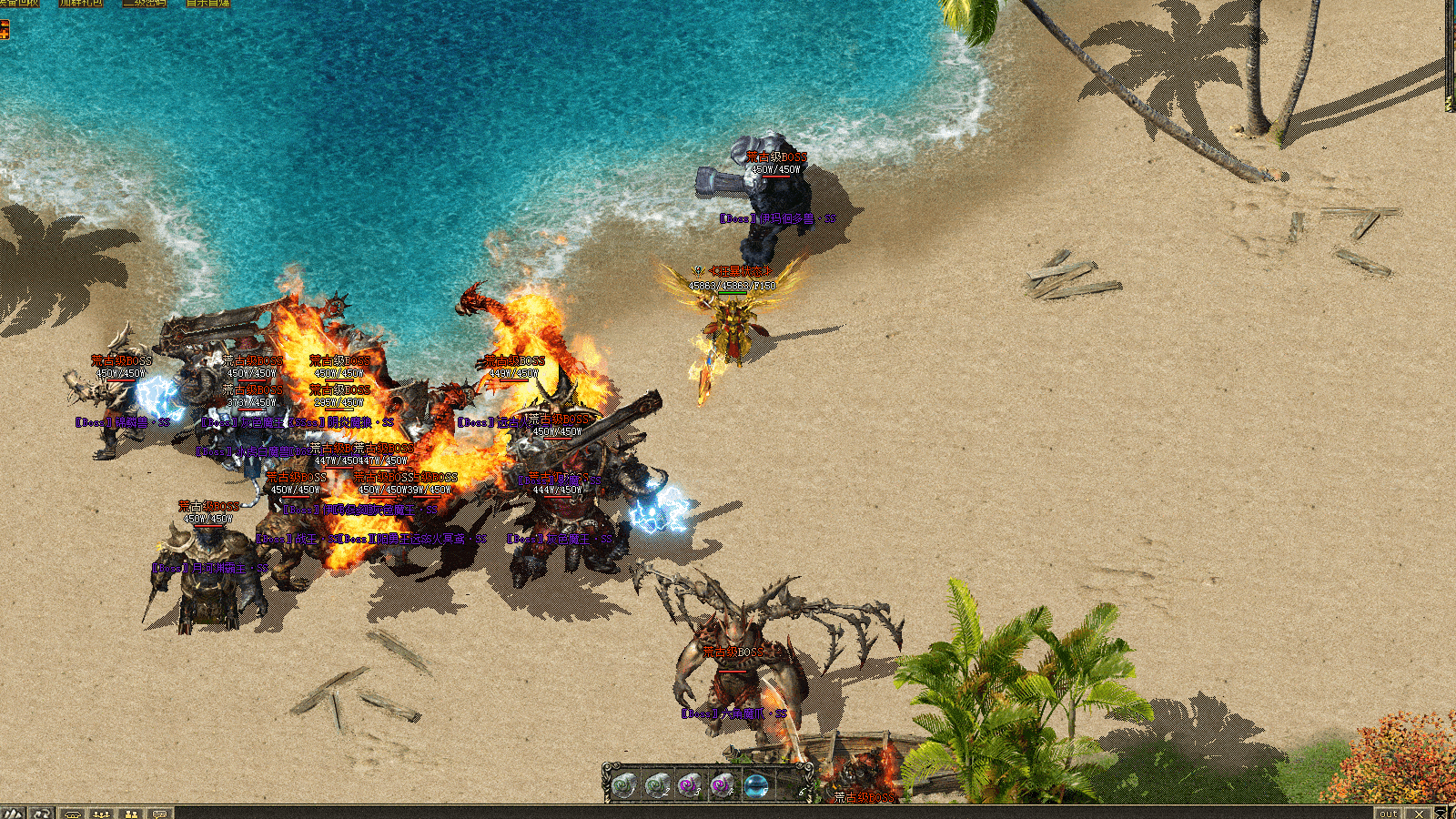
Task: Click the orange plus icon below top buttons
Action: pos(5,30)
